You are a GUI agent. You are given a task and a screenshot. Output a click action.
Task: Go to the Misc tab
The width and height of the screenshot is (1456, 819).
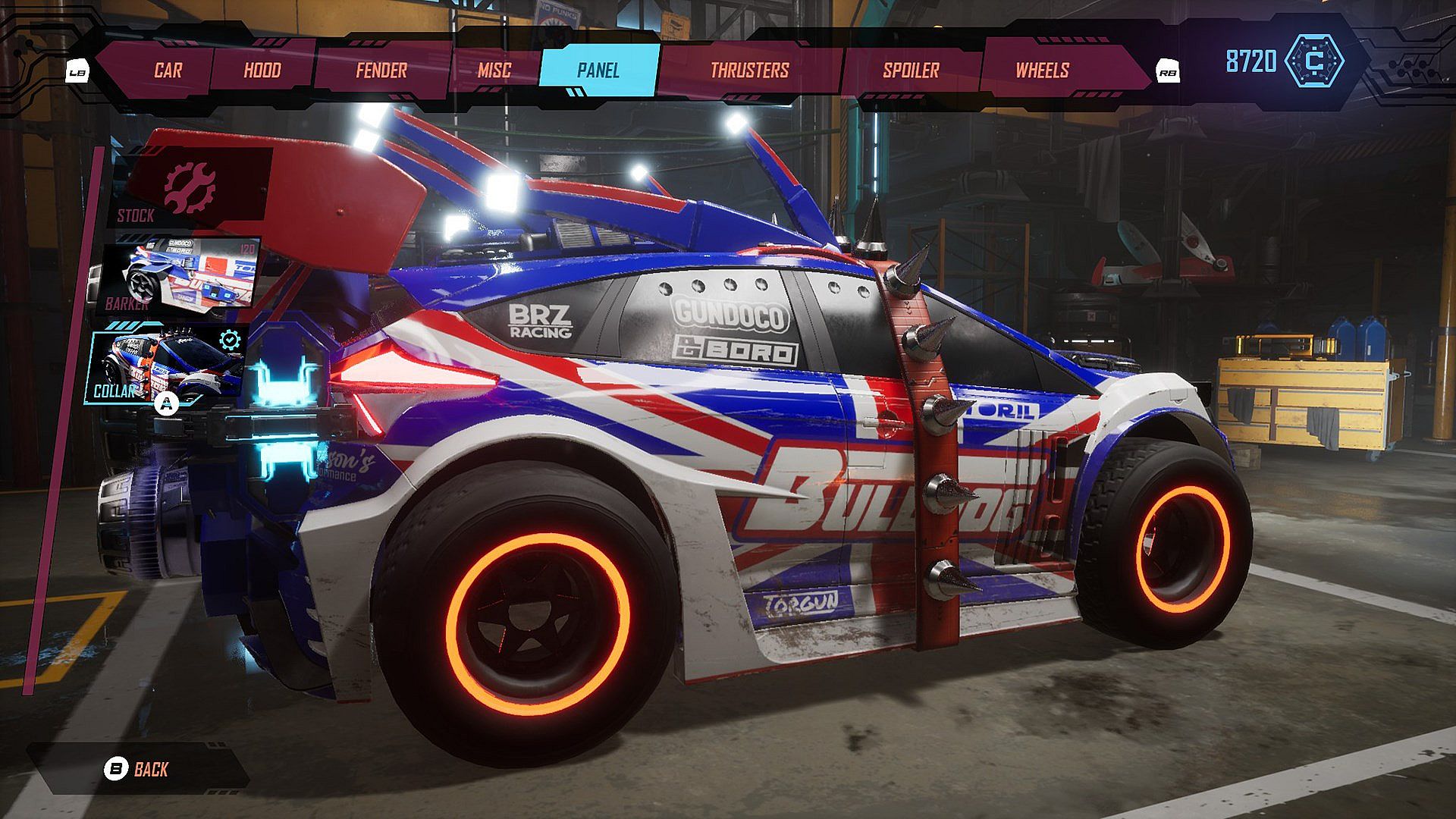pyautogui.click(x=494, y=71)
